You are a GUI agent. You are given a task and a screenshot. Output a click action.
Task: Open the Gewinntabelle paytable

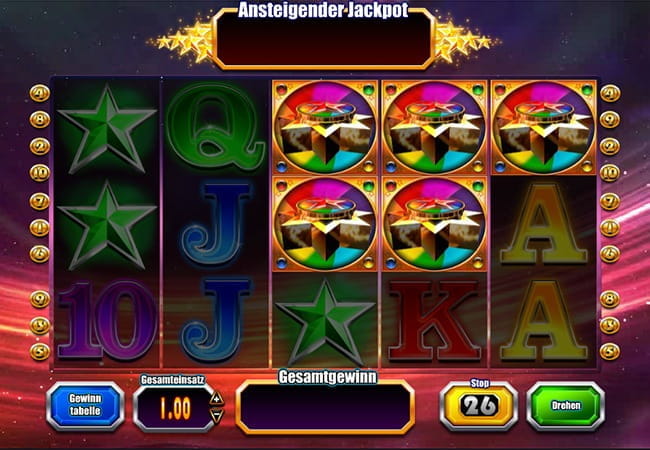click(85, 405)
